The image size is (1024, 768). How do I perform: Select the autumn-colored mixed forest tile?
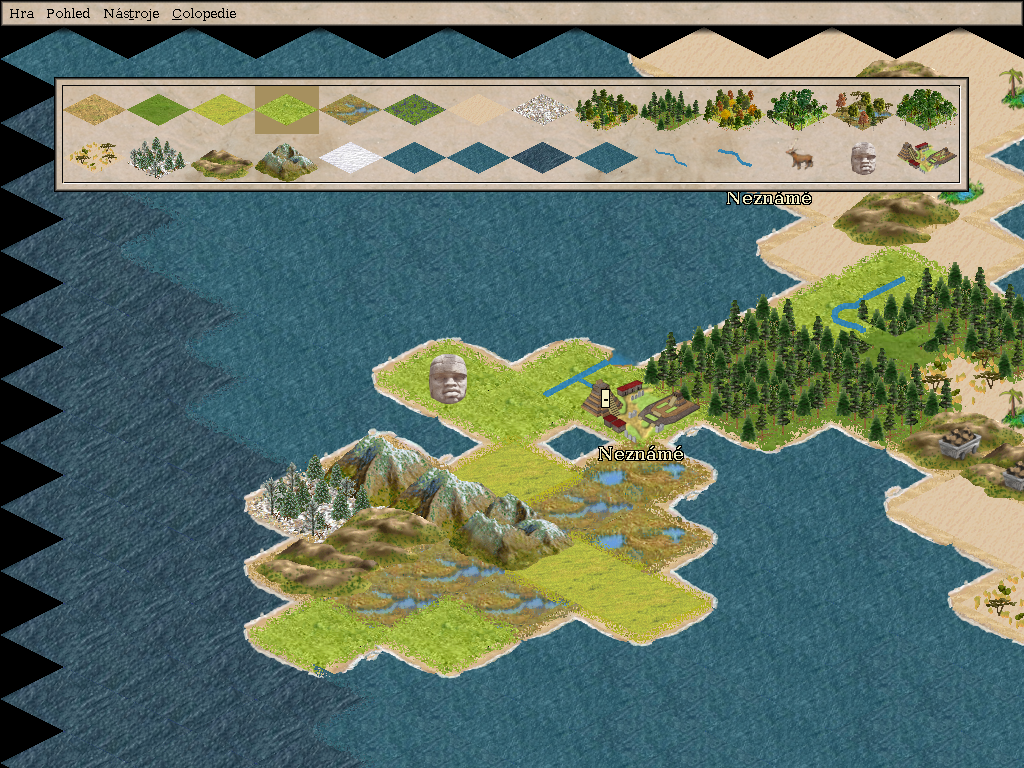click(x=735, y=110)
